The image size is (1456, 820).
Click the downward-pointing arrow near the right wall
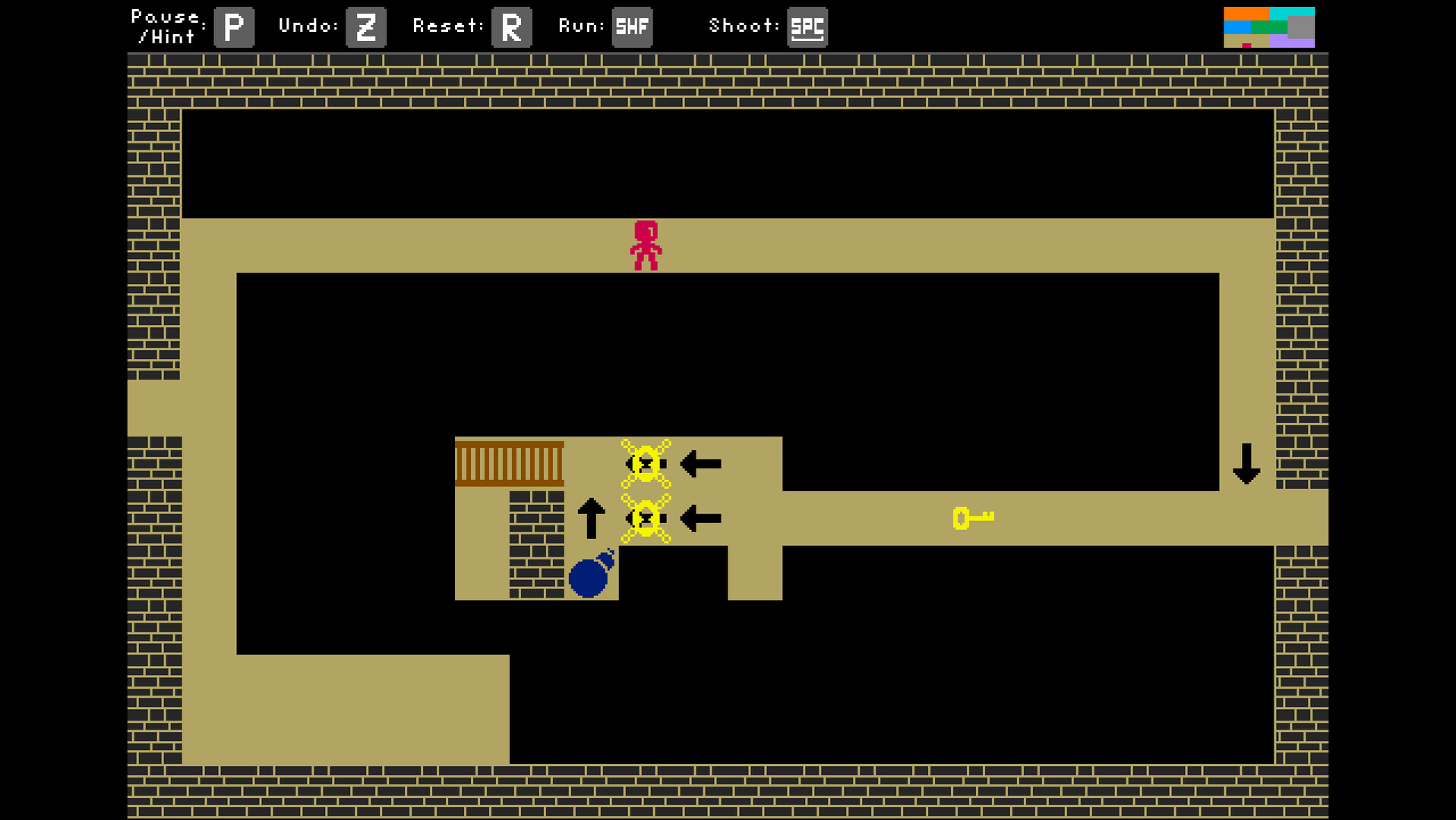tap(1246, 463)
